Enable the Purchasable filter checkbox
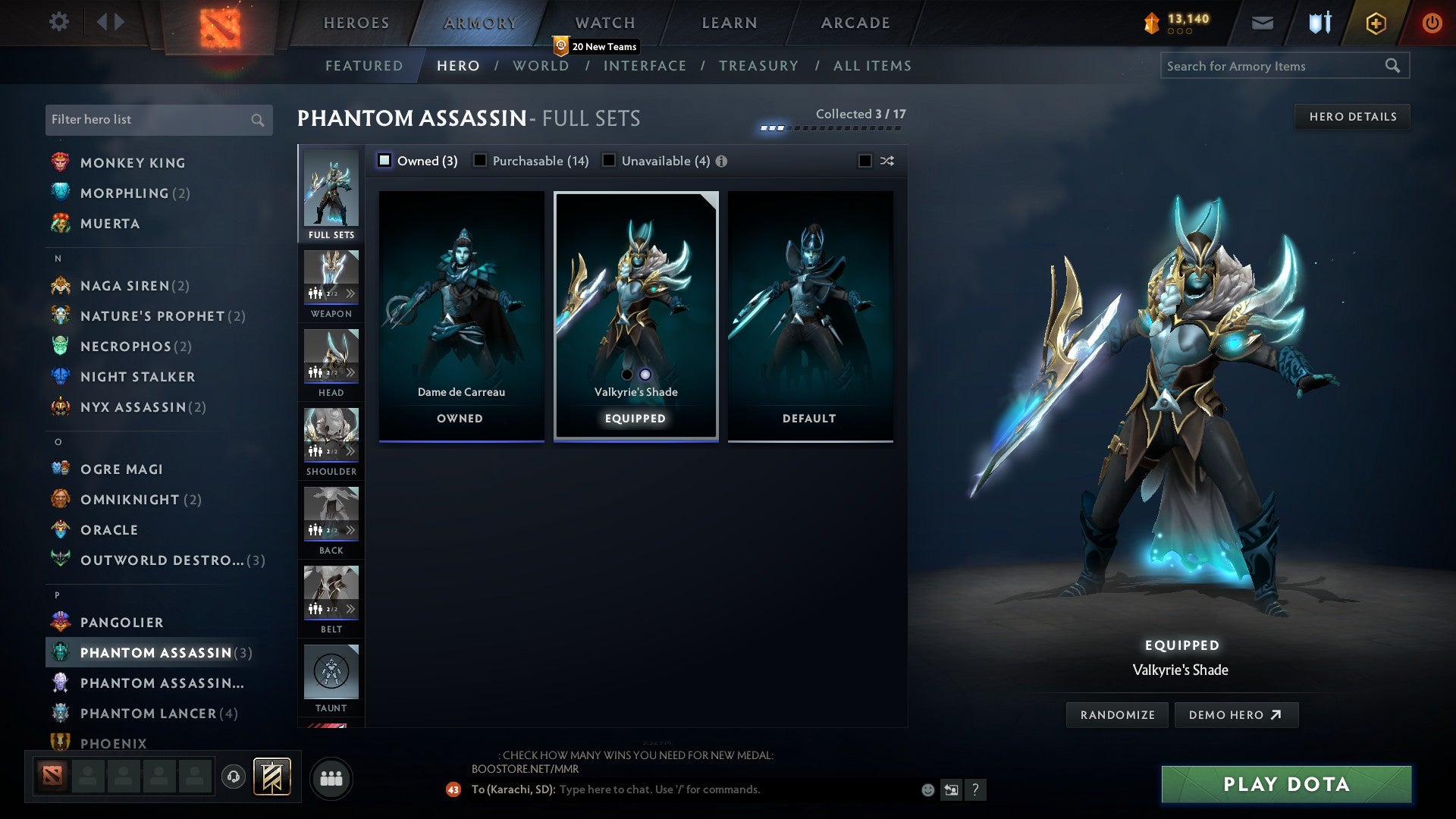 [x=479, y=160]
